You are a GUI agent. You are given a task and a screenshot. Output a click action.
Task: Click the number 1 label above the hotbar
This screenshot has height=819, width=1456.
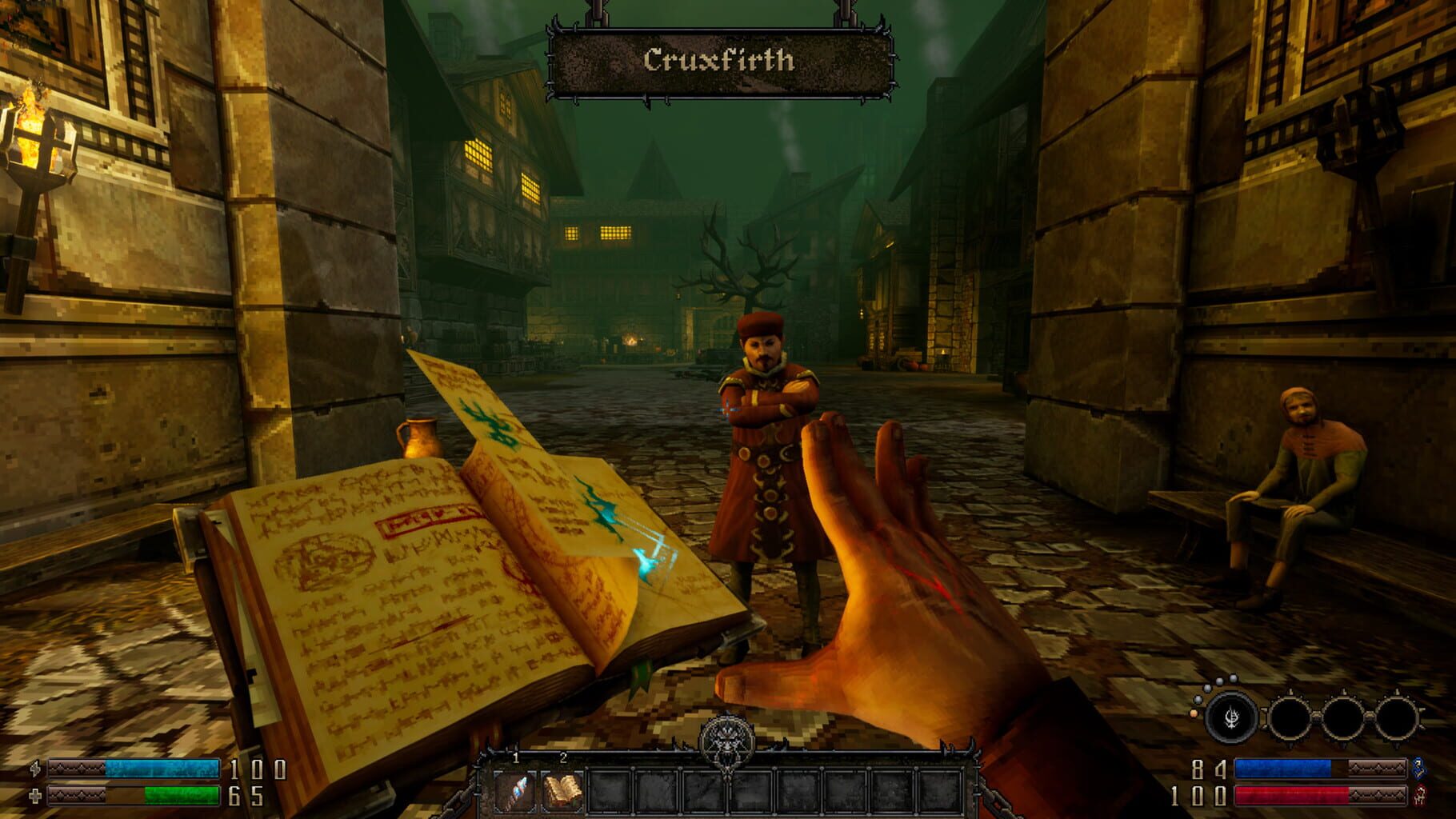515,759
